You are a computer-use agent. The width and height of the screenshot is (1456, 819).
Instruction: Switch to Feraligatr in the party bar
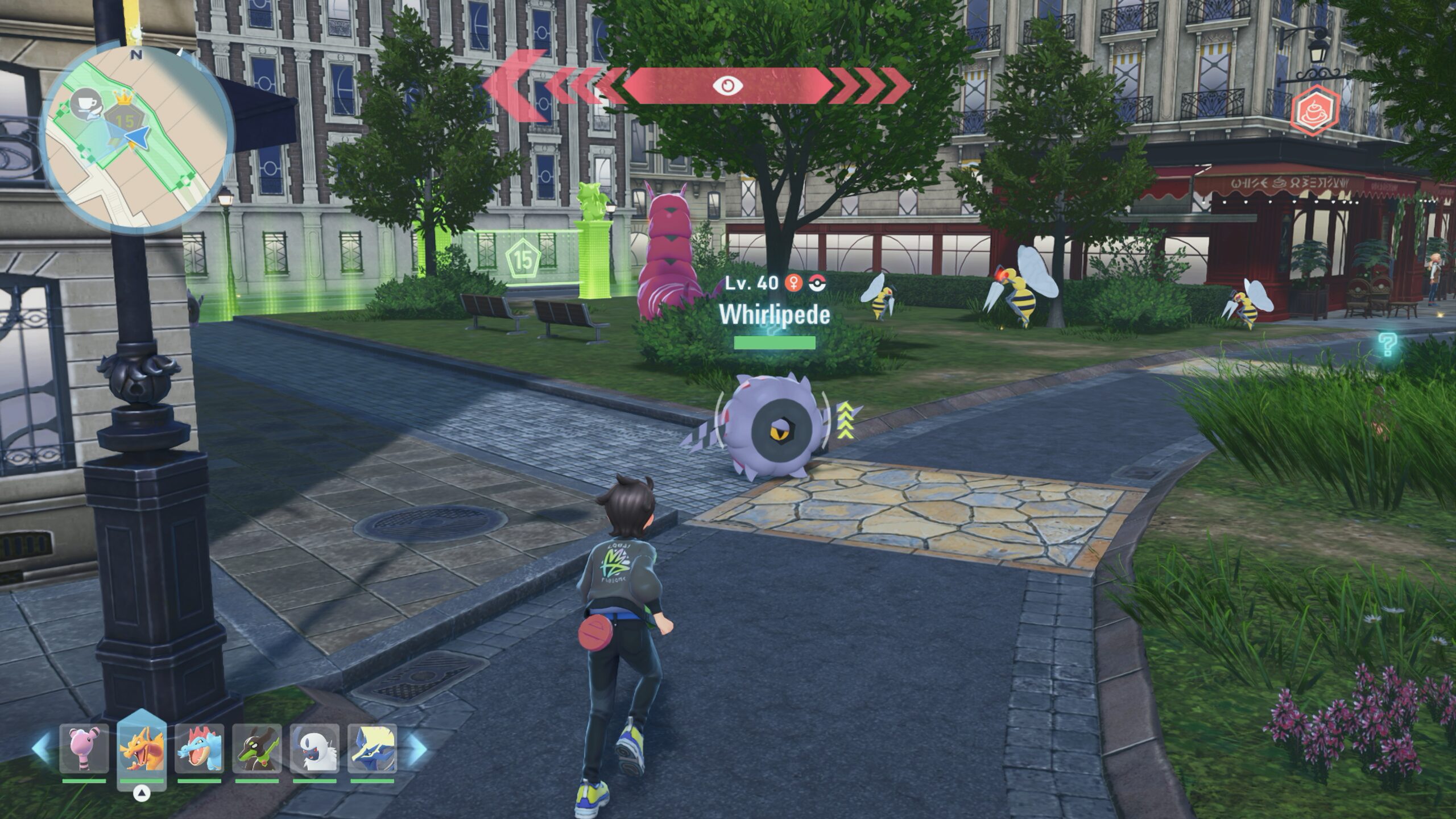point(199,748)
